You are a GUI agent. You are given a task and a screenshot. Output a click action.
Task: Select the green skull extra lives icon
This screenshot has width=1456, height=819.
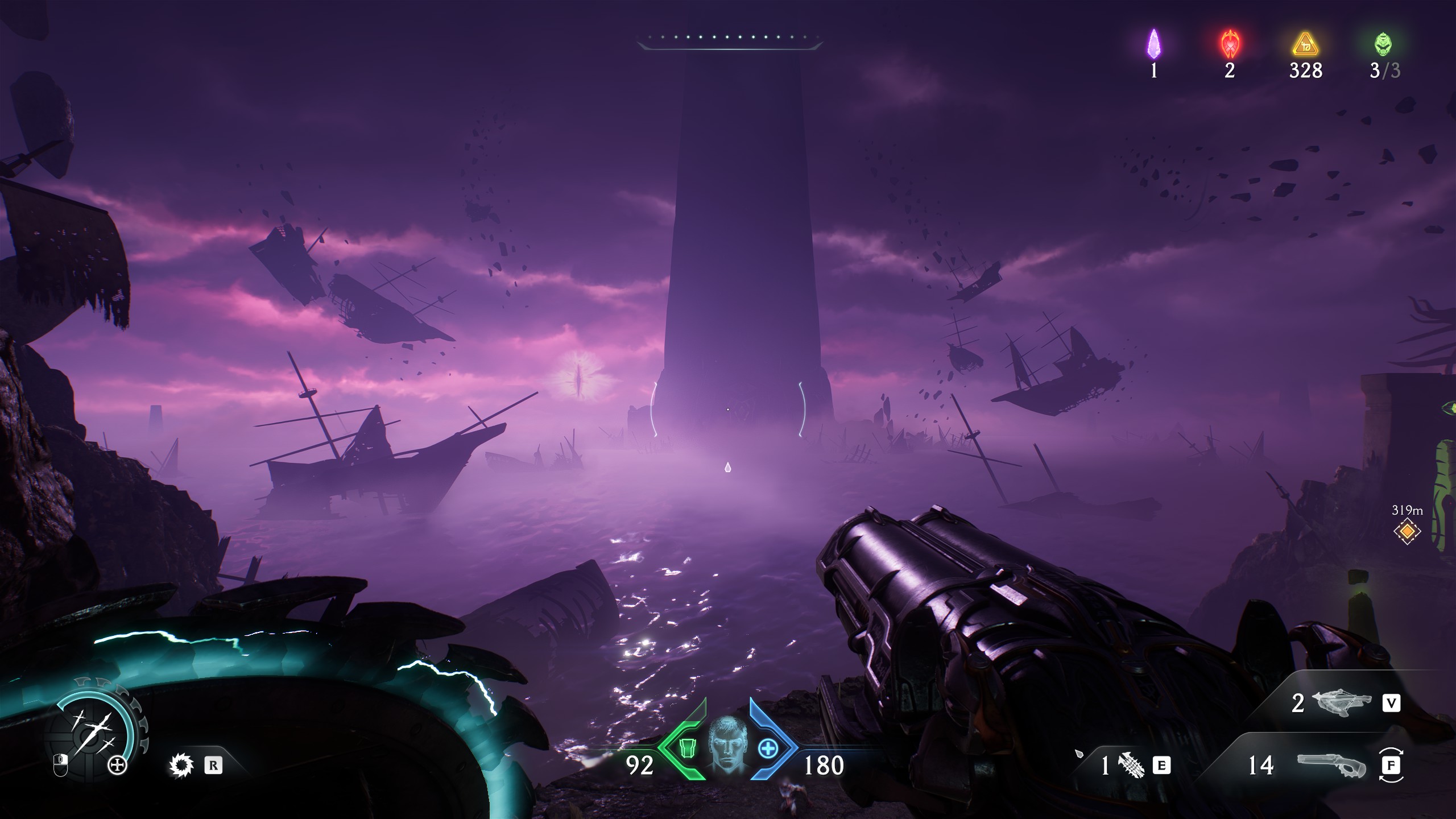[x=1383, y=44]
